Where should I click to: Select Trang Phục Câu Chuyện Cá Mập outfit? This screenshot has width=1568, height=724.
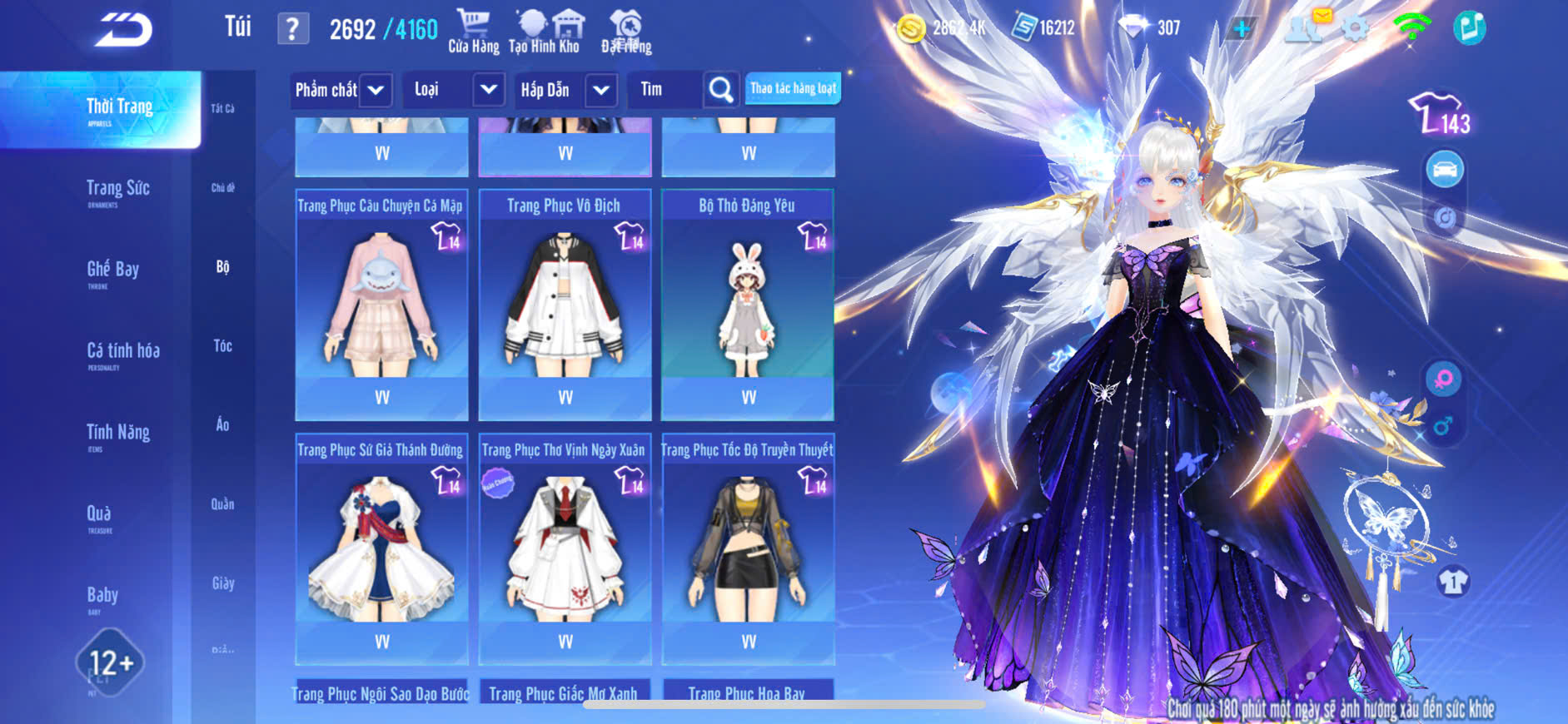[381, 300]
